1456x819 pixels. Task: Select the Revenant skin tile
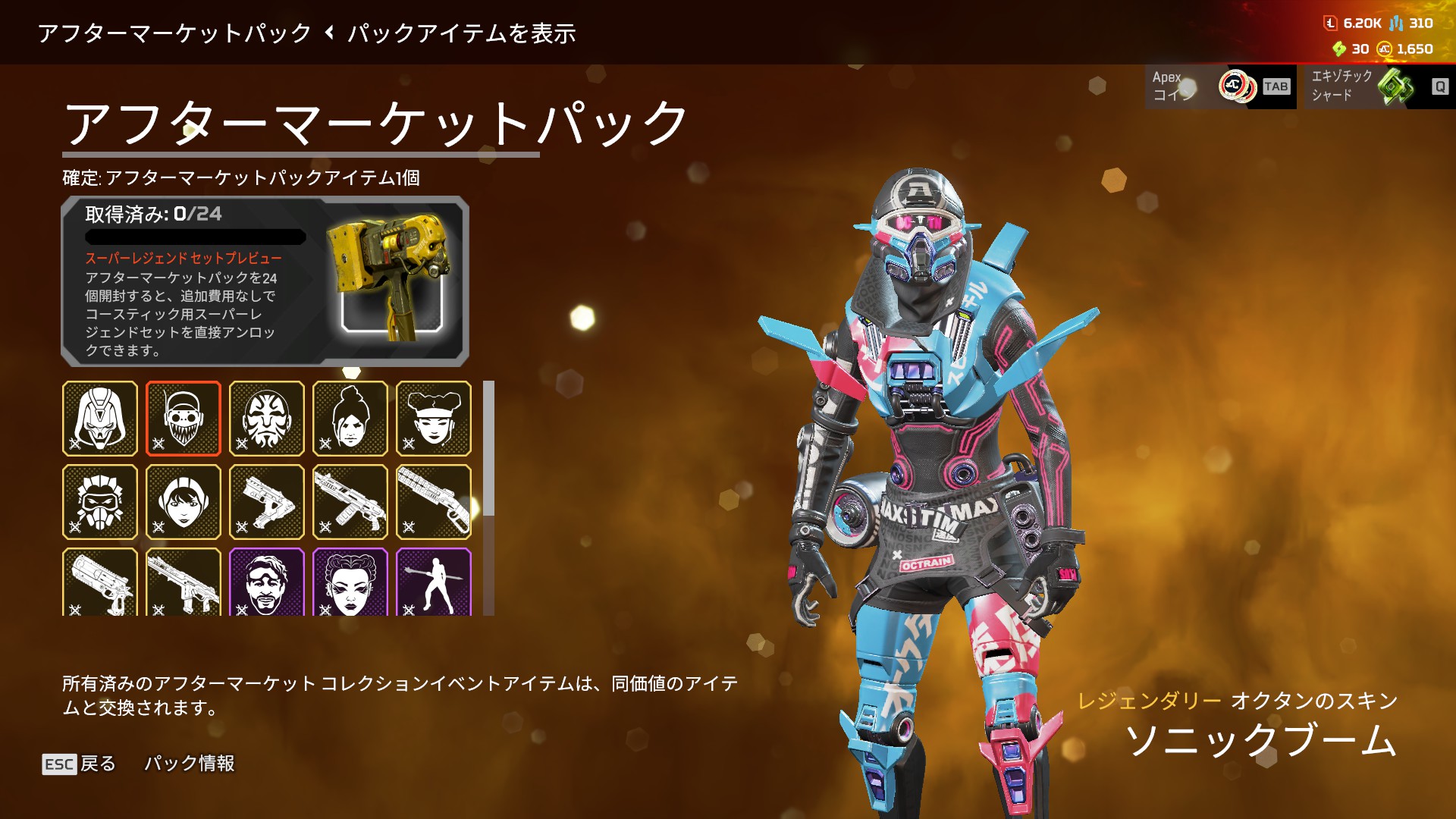(x=100, y=419)
